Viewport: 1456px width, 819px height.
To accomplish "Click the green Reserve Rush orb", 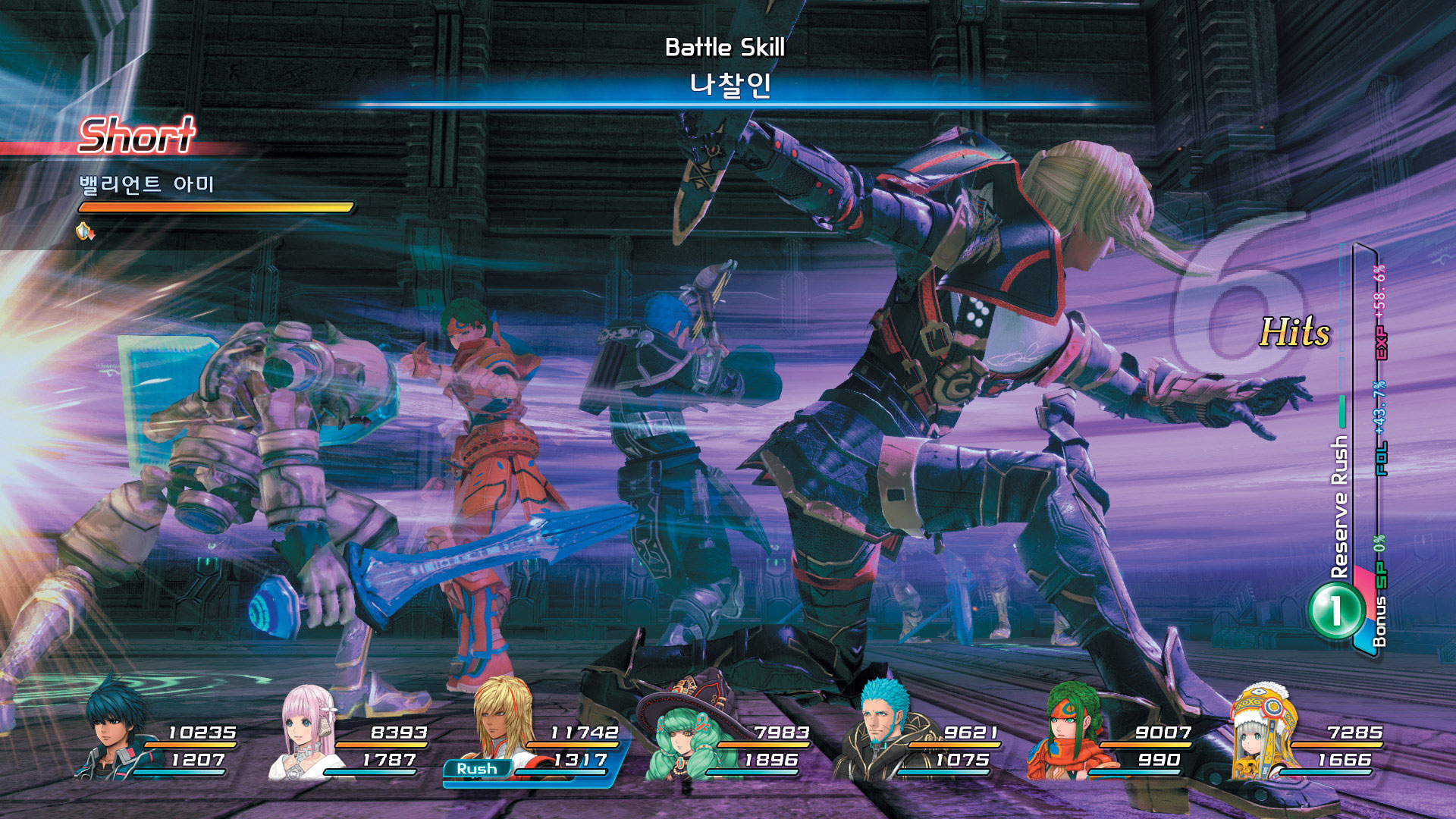I will [x=1335, y=610].
